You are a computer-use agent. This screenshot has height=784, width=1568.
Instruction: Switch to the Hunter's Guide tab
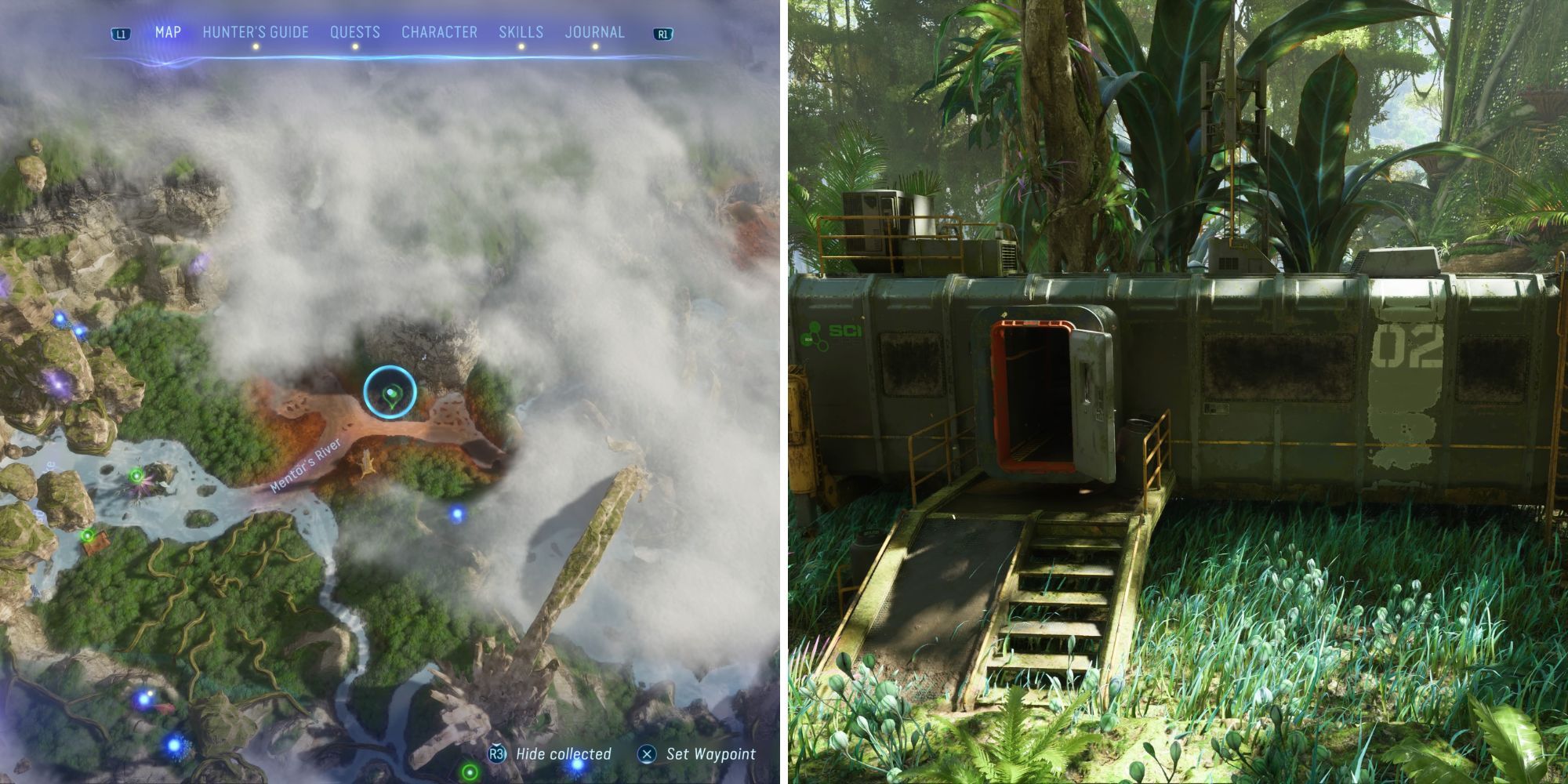pos(256,32)
